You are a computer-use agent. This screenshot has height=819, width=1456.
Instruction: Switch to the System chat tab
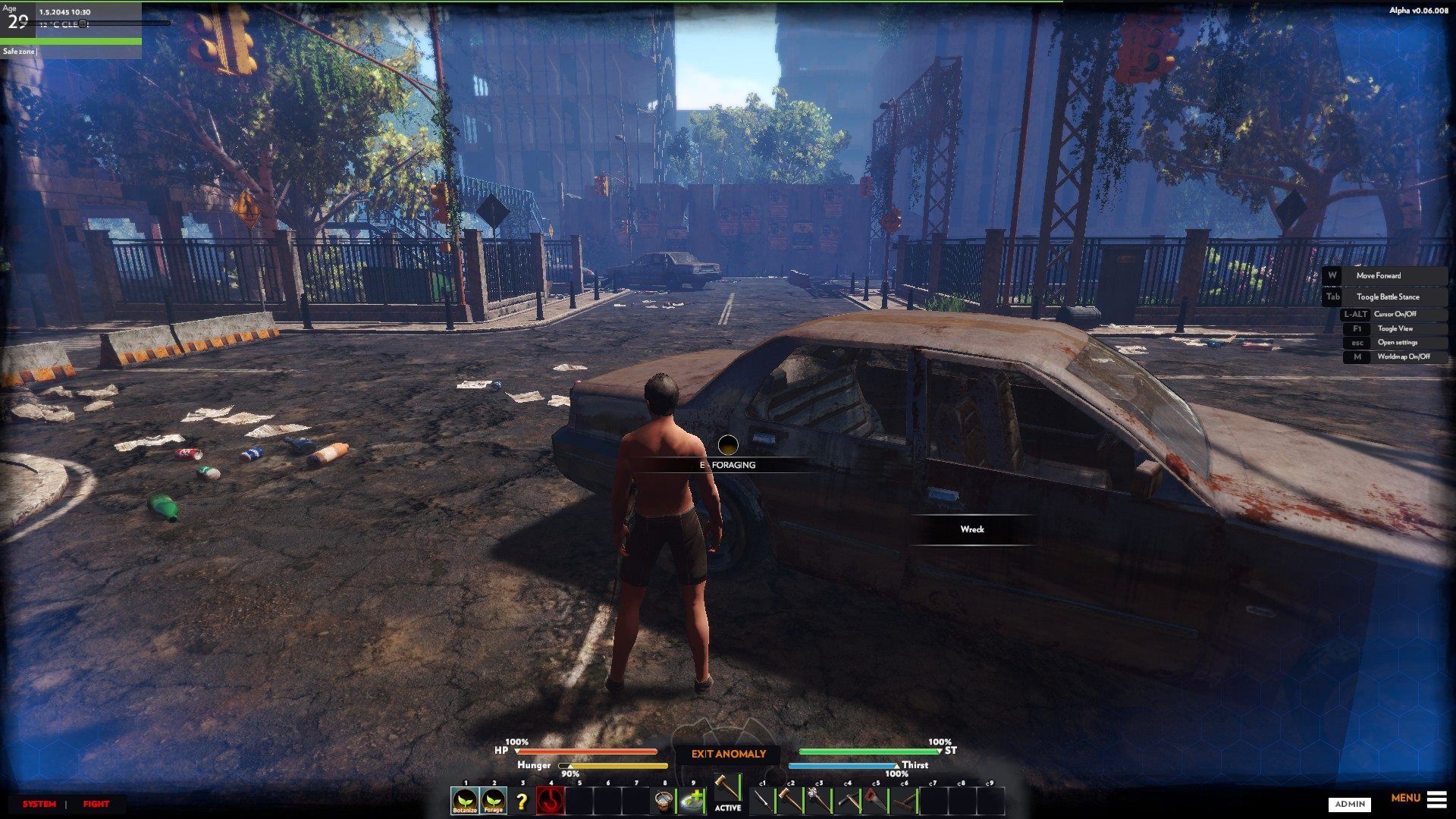(x=39, y=804)
